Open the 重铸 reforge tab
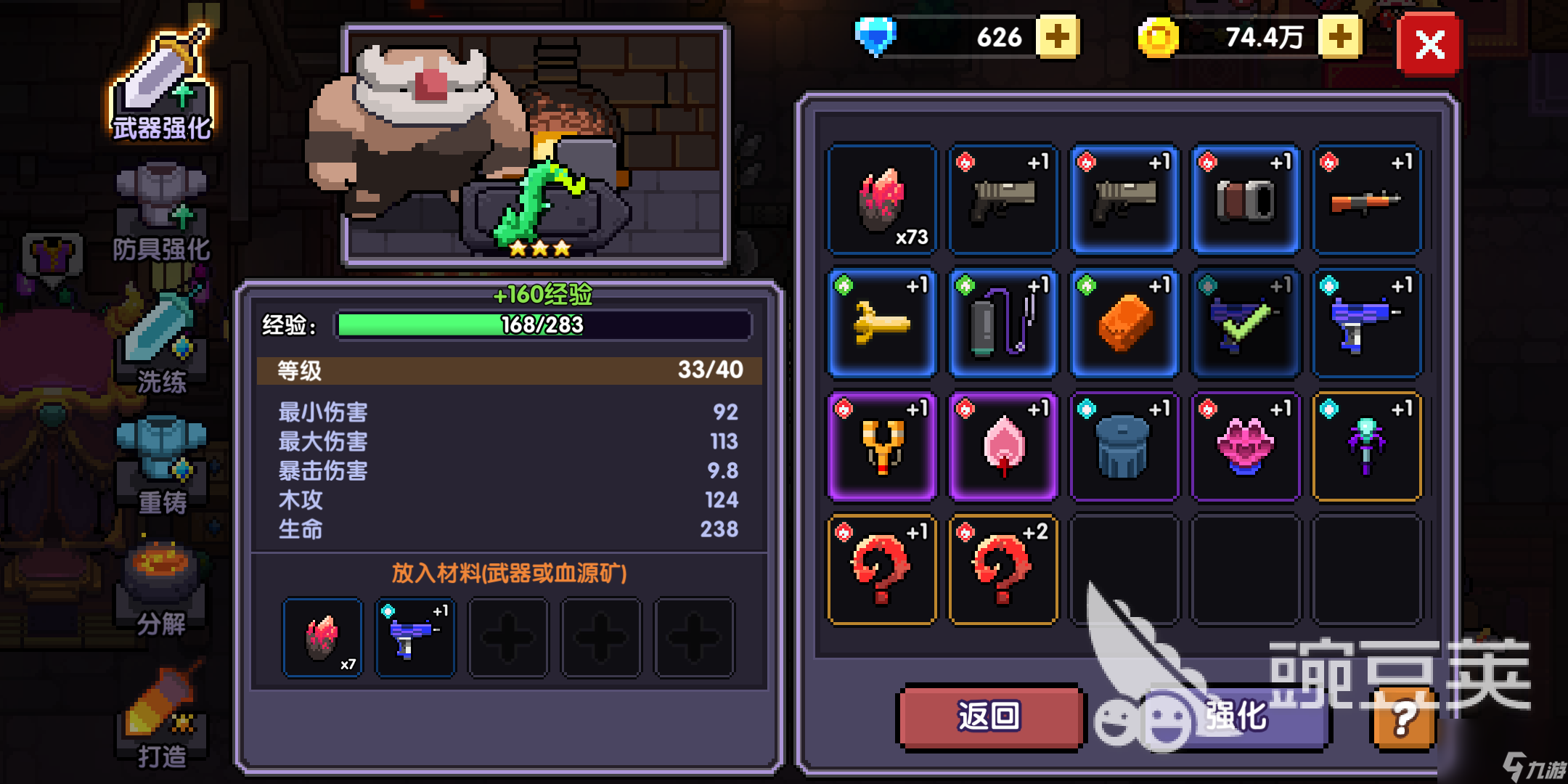 (162, 465)
